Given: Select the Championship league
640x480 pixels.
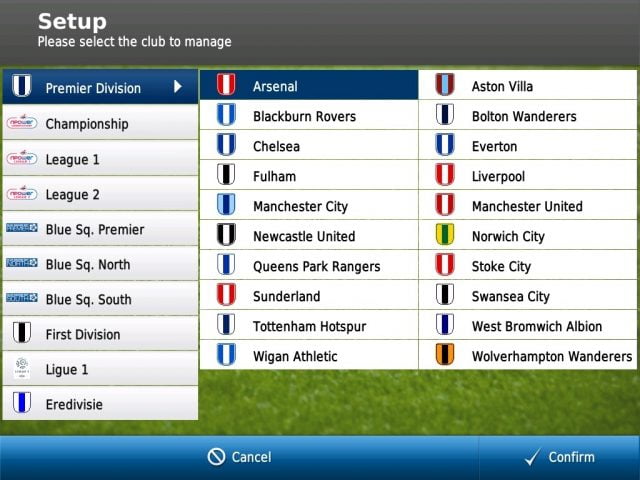Looking at the screenshot, I should pyautogui.click(x=99, y=124).
